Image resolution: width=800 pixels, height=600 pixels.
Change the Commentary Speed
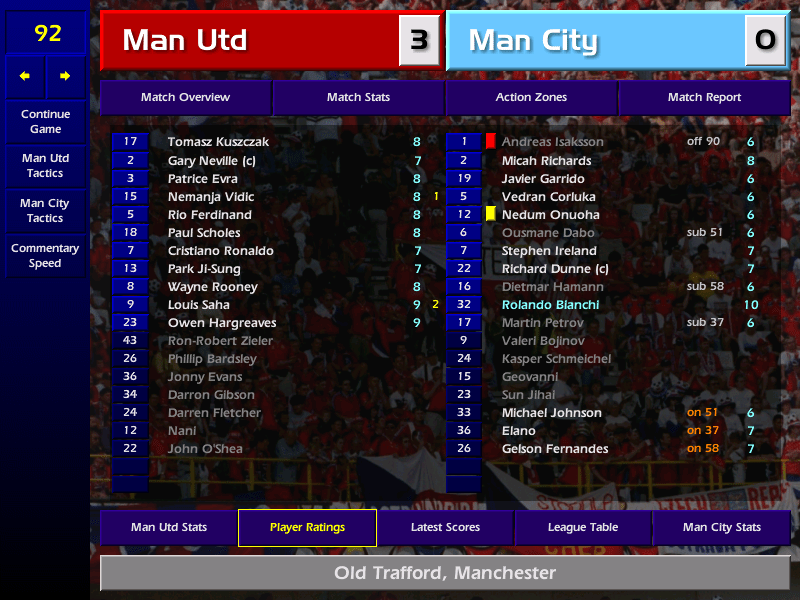click(45, 256)
